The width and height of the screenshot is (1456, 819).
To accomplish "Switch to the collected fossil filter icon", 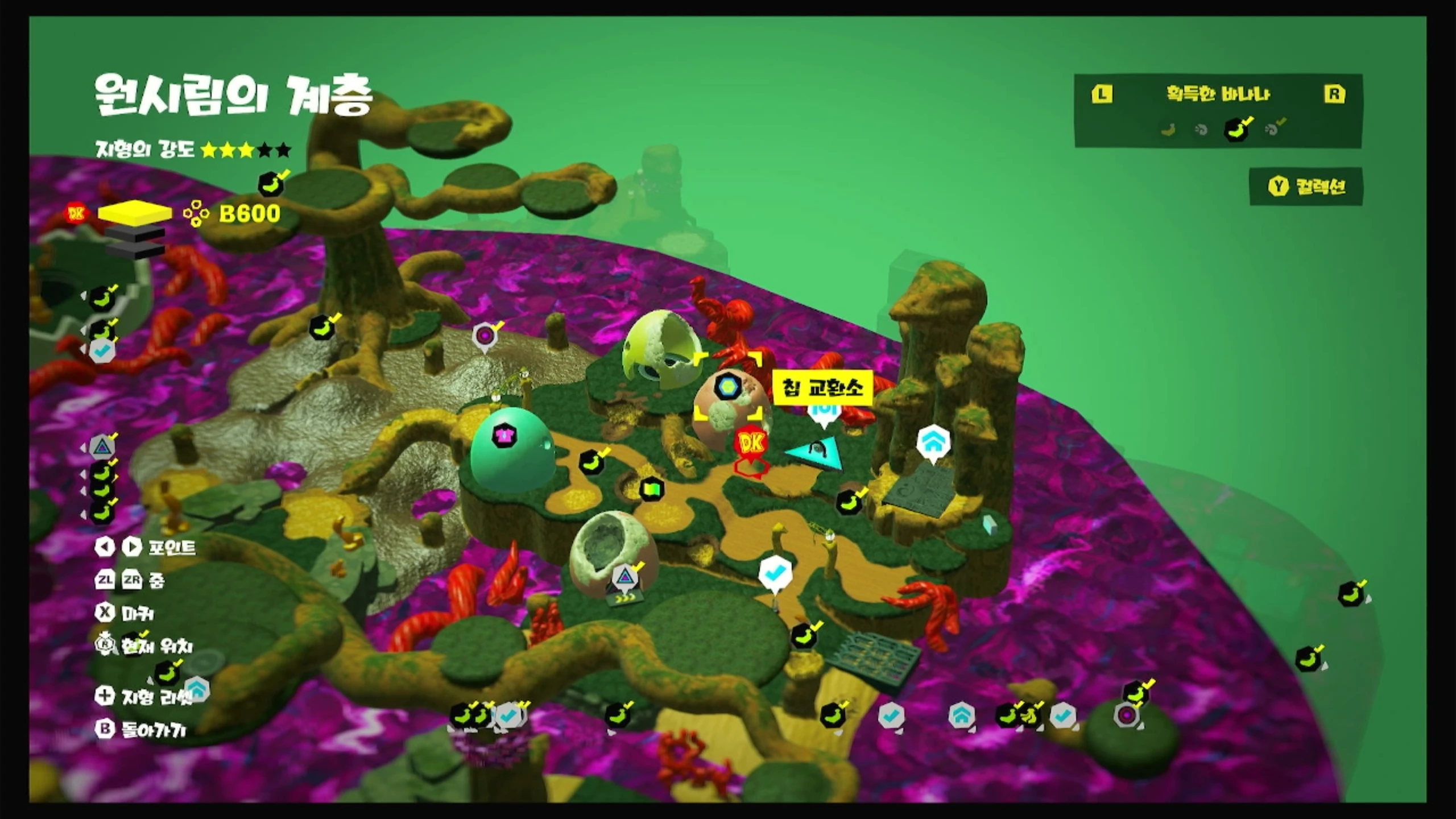I will point(1273,129).
